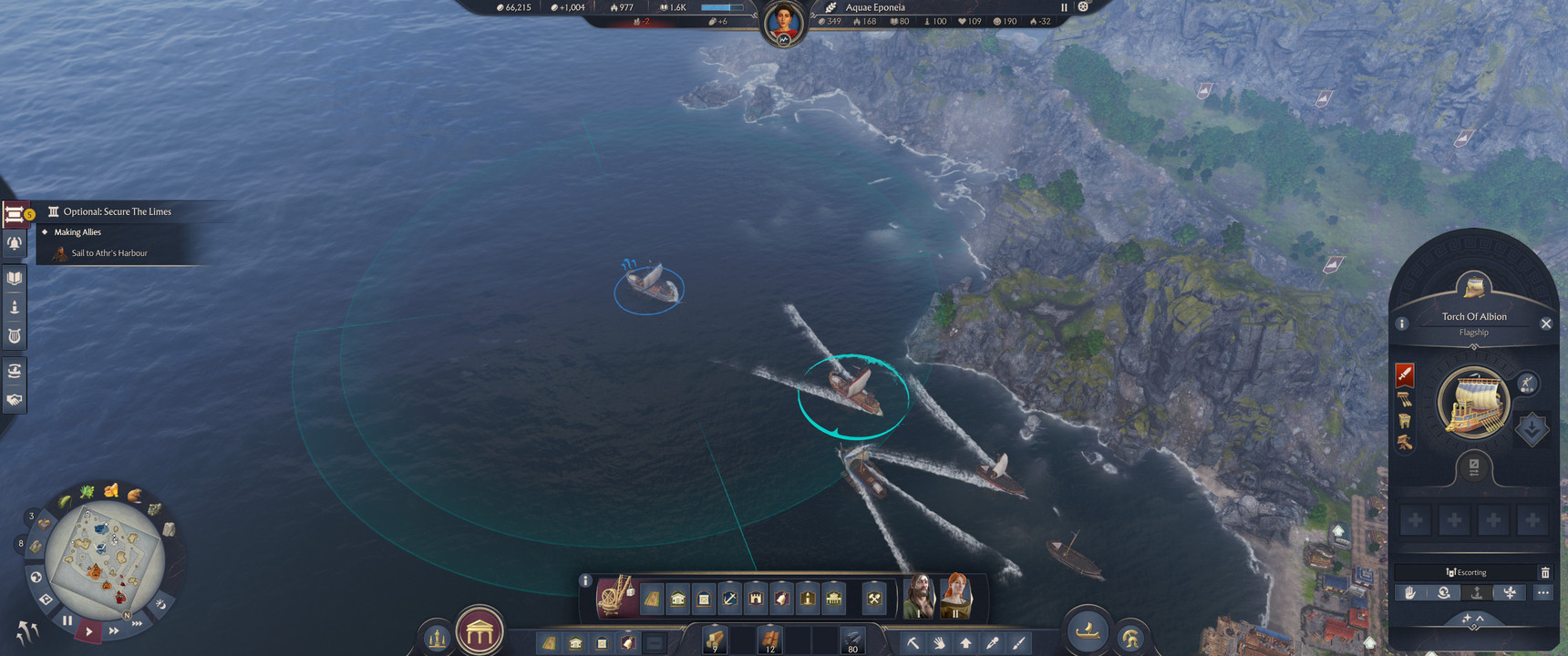Image resolution: width=1568 pixels, height=656 pixels.
Task: Activate the stop (hand) ship command
Action: coord(1410,592)
